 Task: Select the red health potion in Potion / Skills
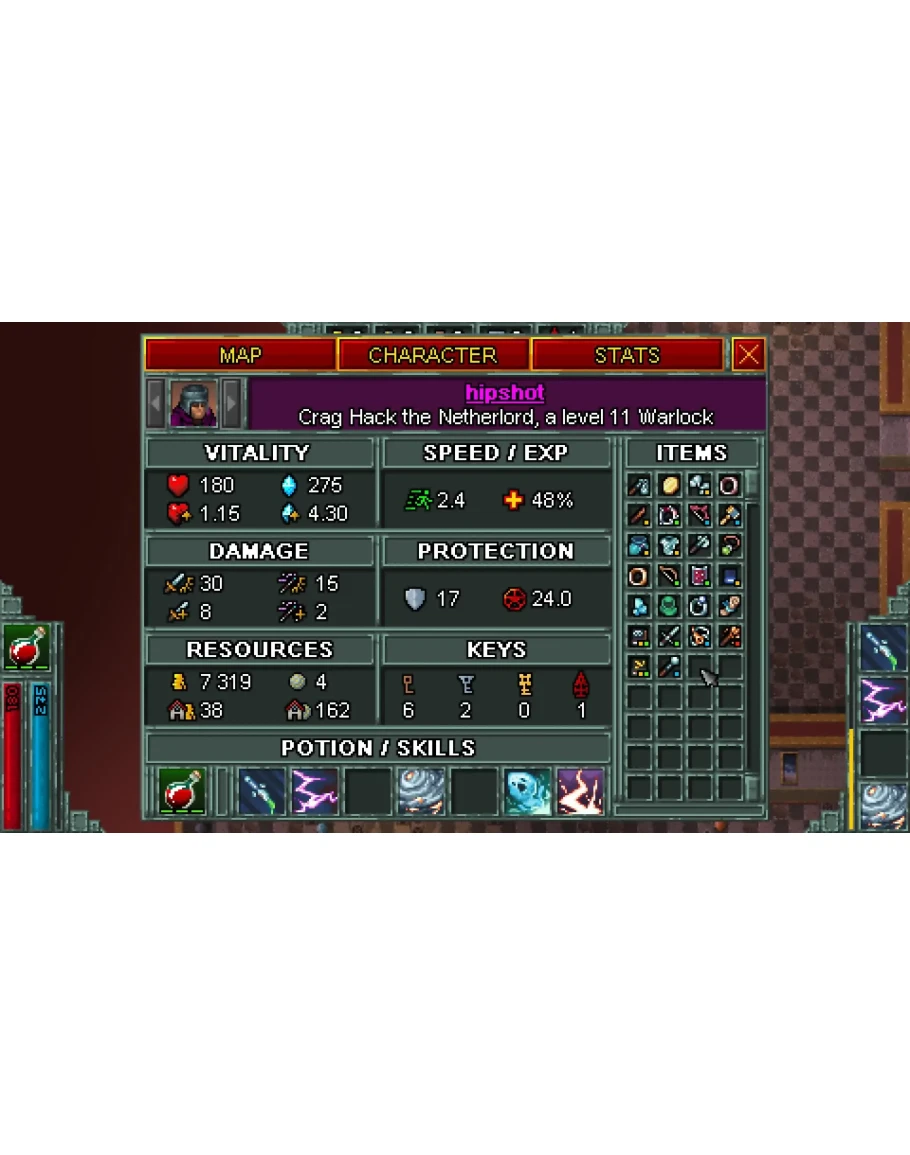[183, 792]
